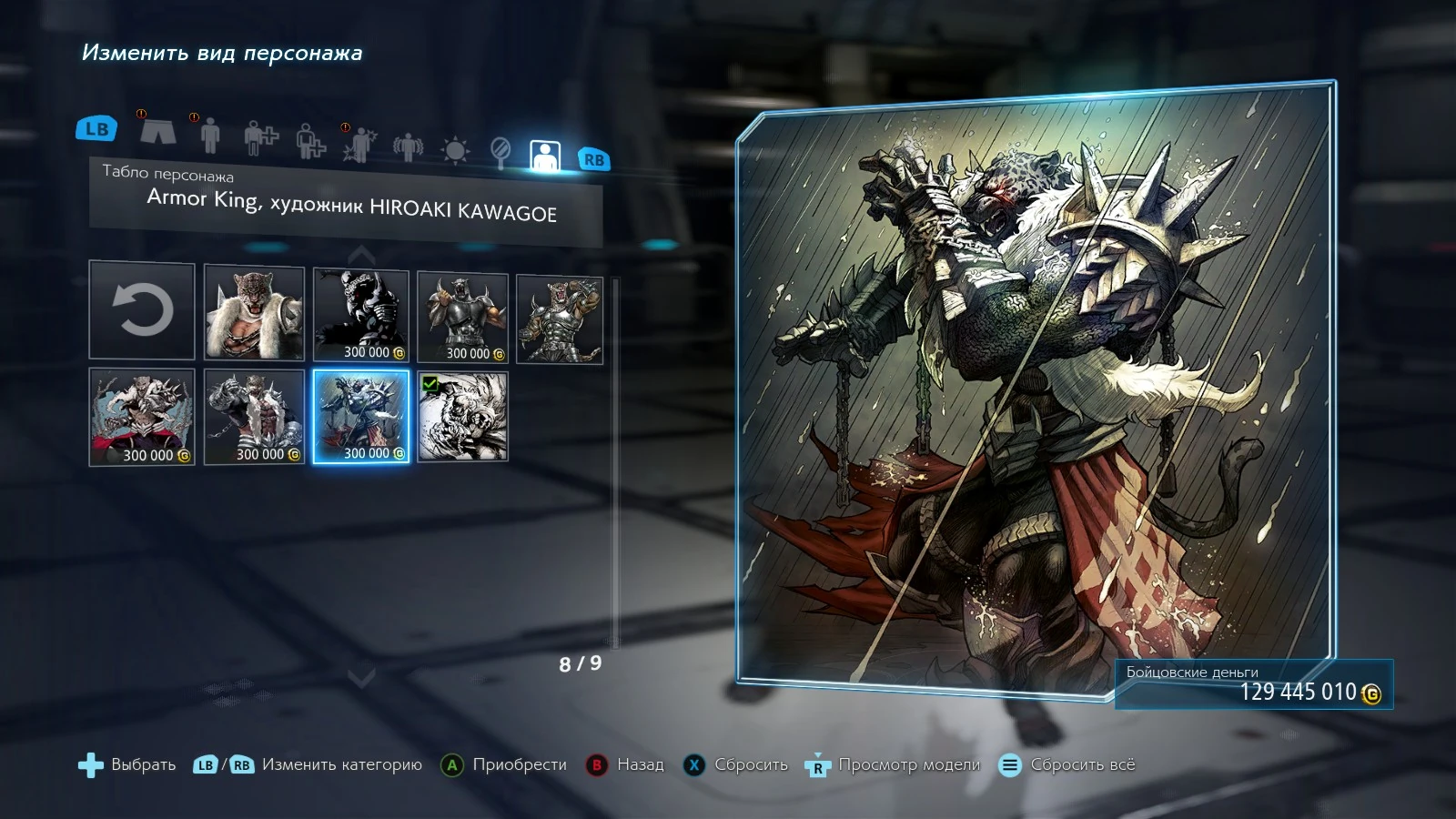Open the sun-shaped effects category tab

(x=454, y=149)
